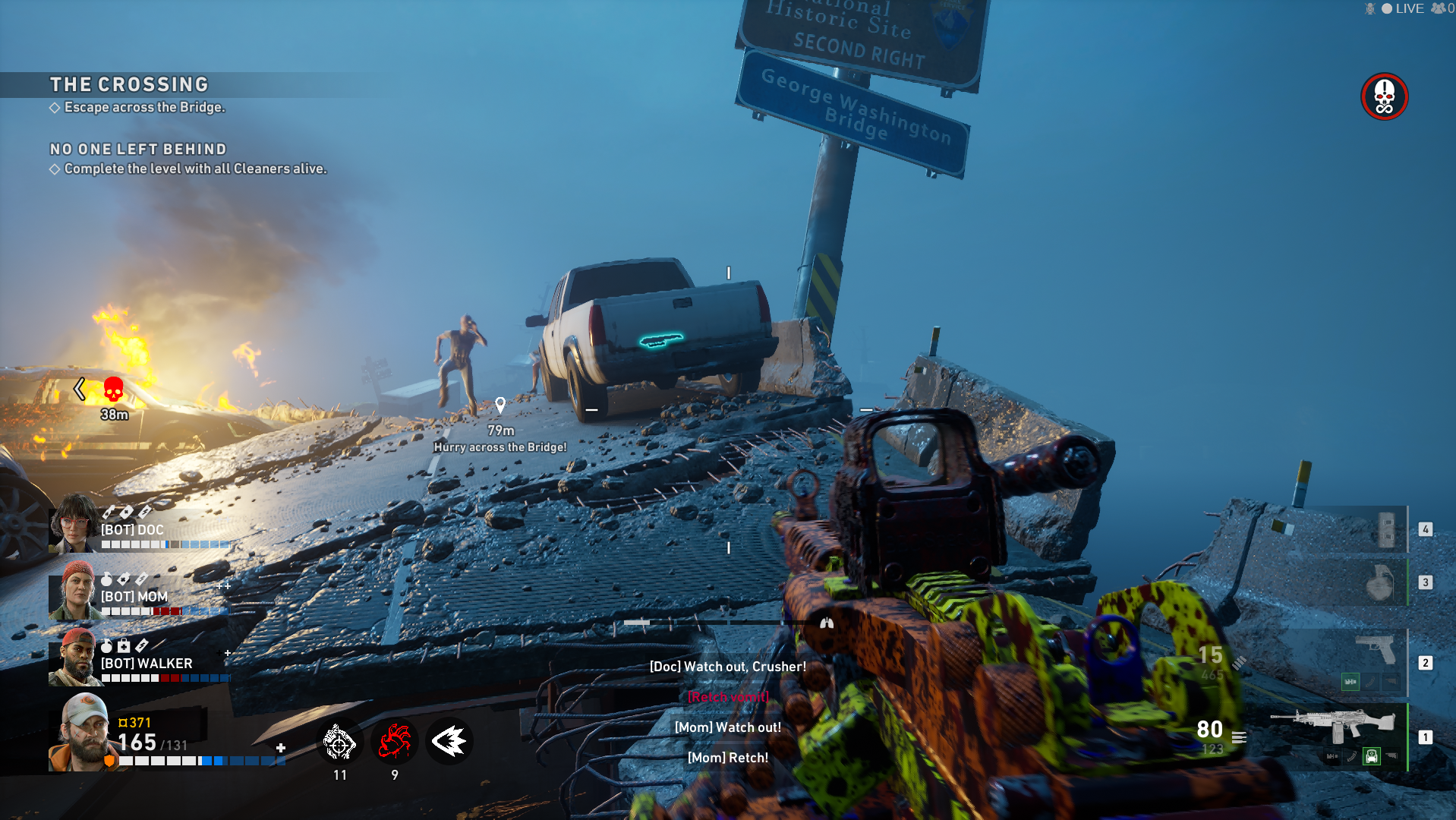Click the bridge objective waypoint marker
Viewport: 1456px width, 820px height.
pos(500,405)
